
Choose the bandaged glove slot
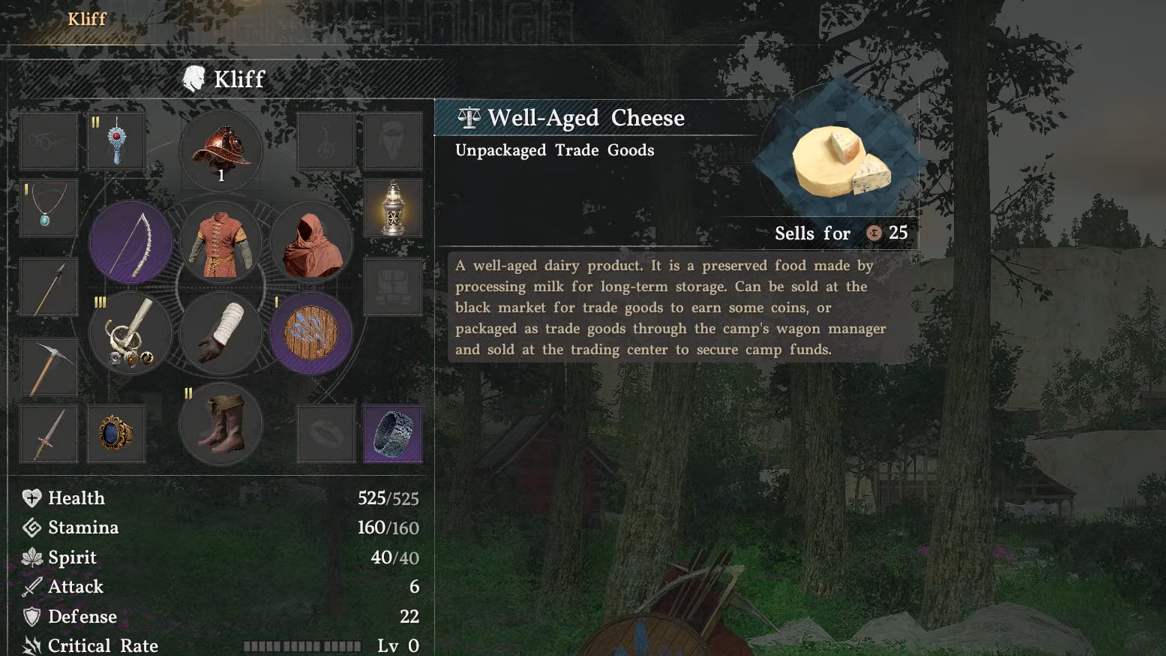click(221, 334)
